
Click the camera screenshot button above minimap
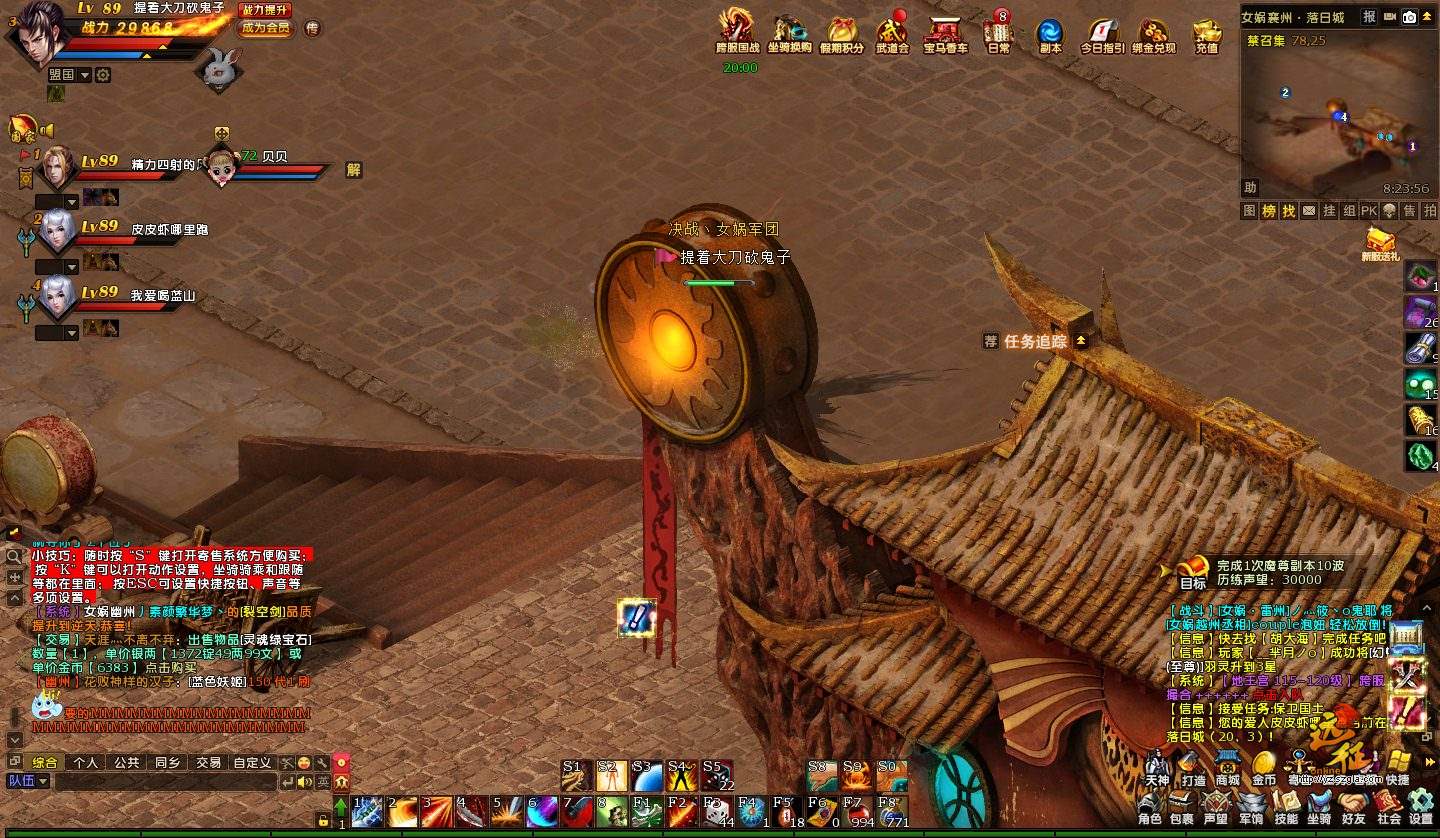pyautogui.click(x=1409, y=17)
